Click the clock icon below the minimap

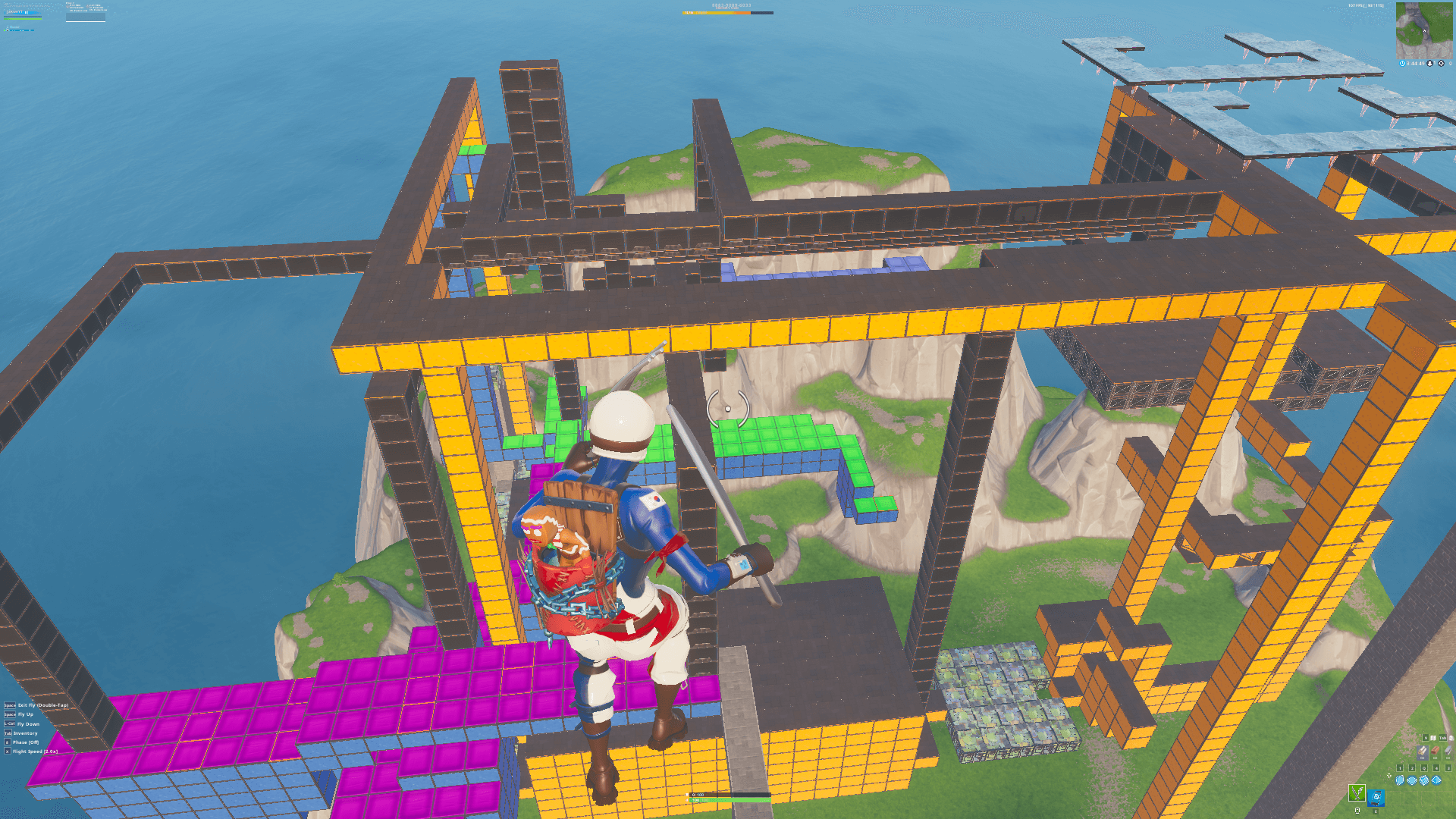pos(1402,63)
